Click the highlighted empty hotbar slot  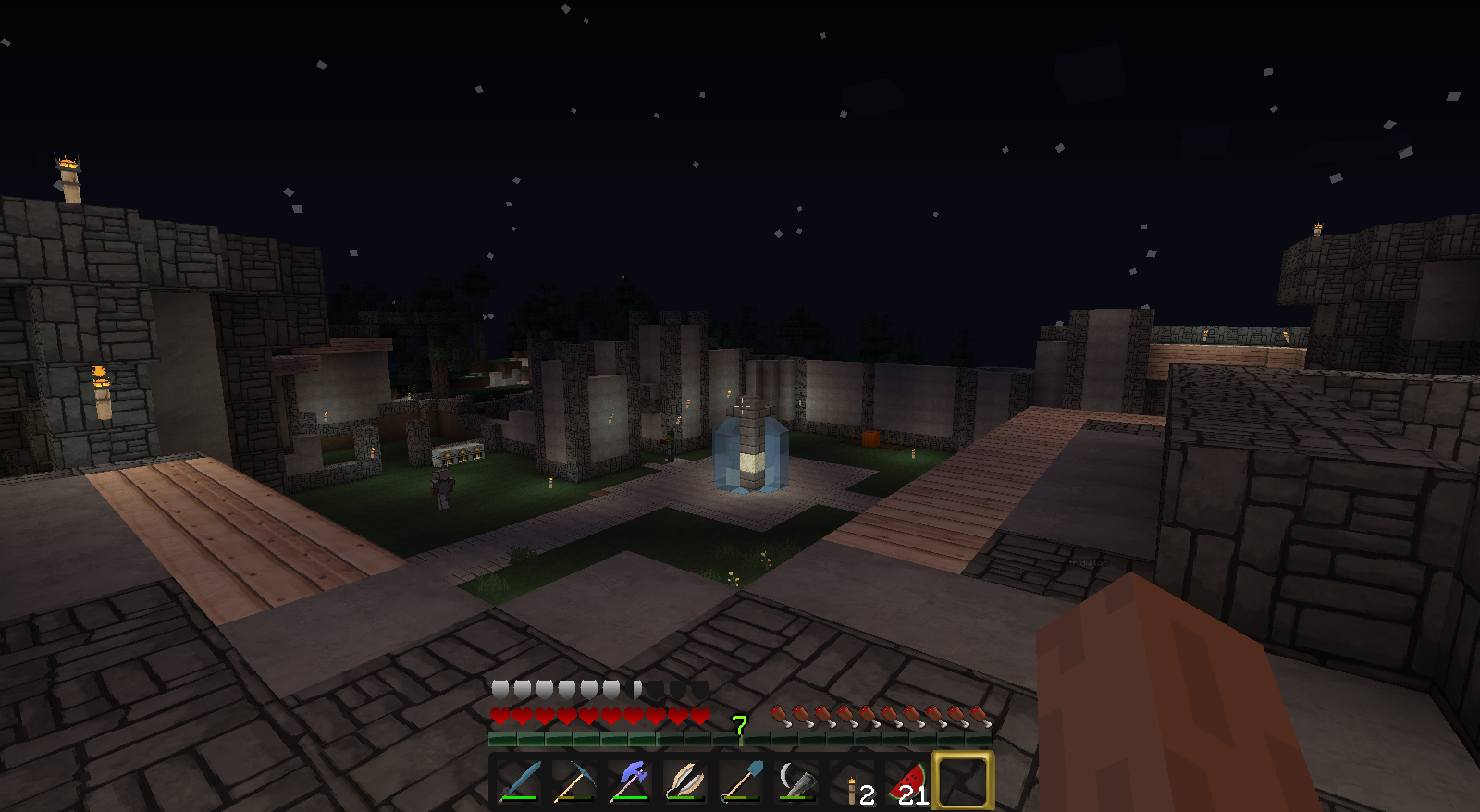(963, 781)
